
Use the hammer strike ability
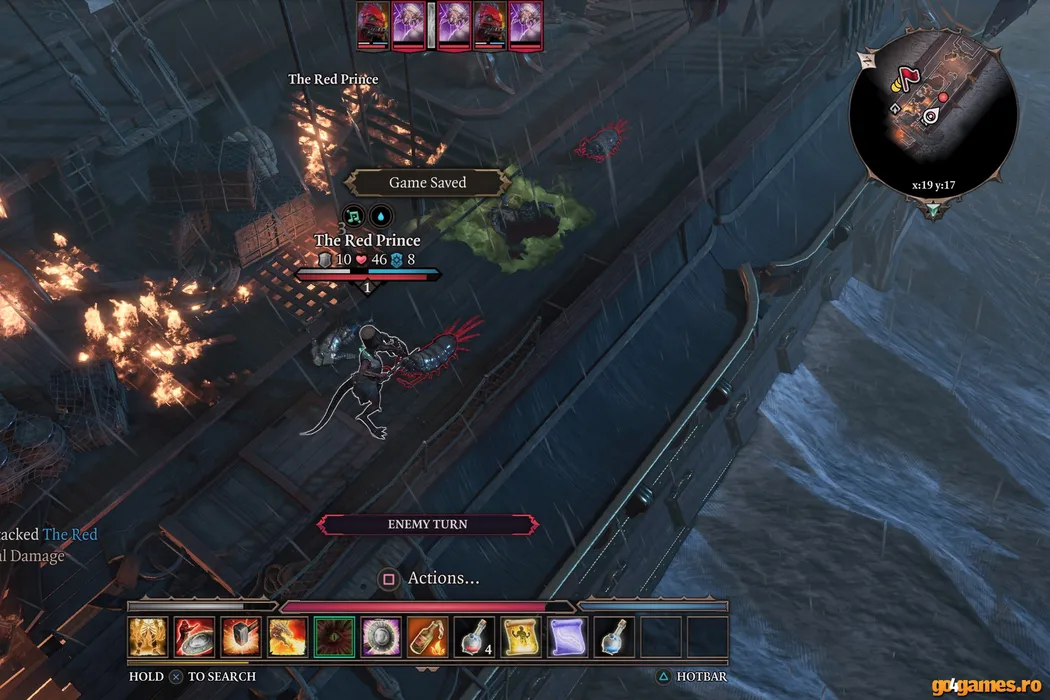240,636
